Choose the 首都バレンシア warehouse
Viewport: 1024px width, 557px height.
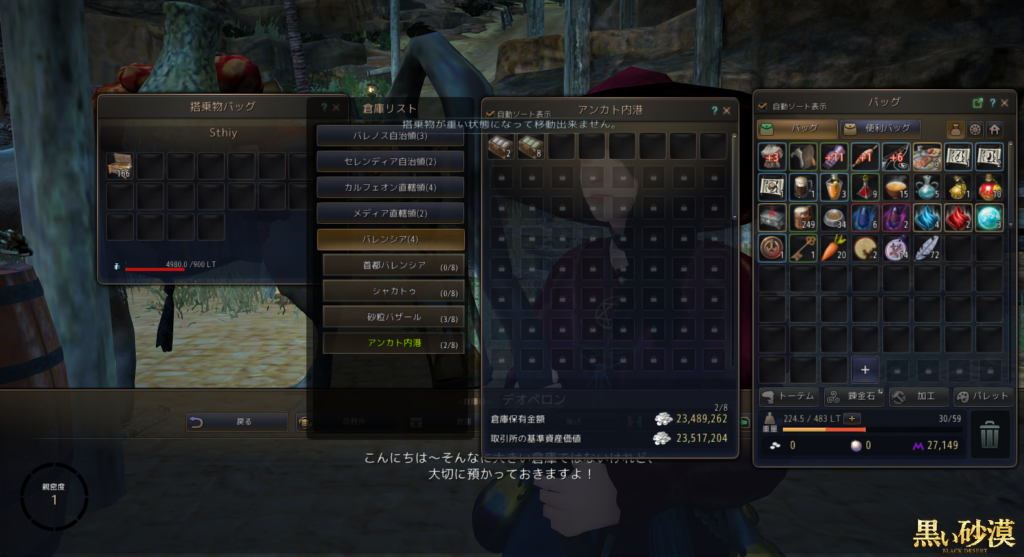coord(393,265)
